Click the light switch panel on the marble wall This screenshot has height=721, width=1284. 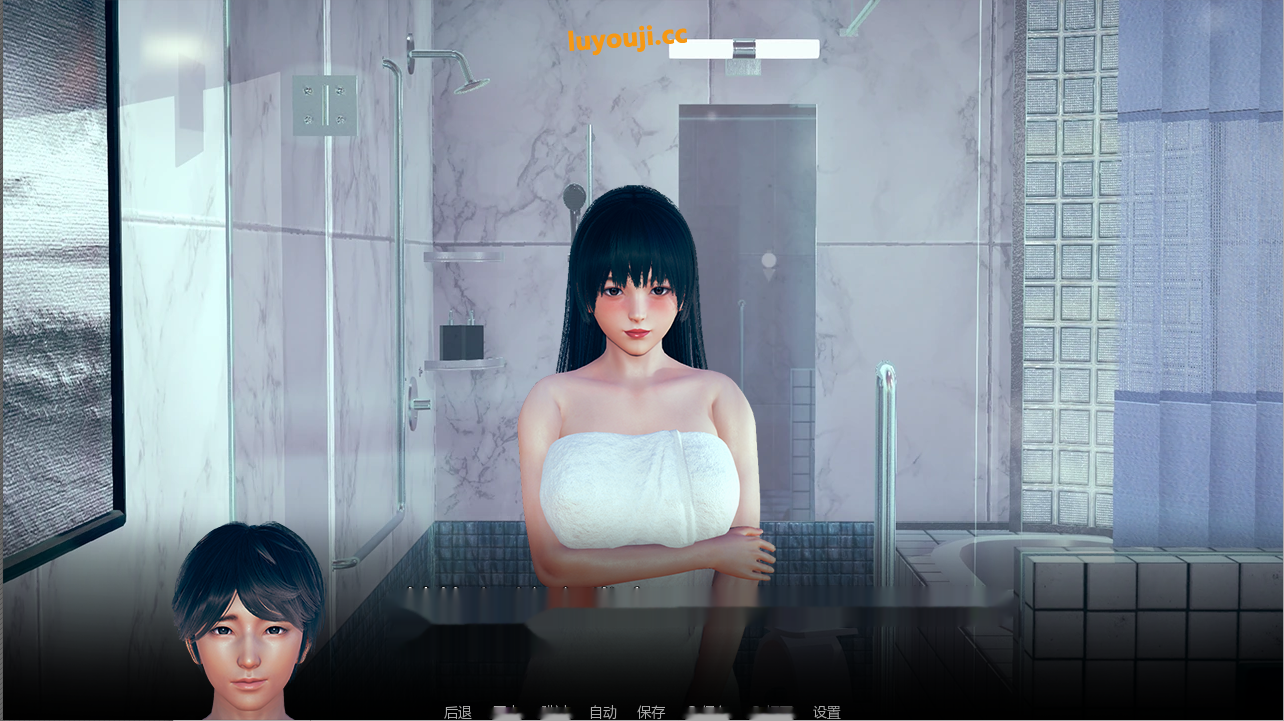pyautogui.click(x=325, y=103)
